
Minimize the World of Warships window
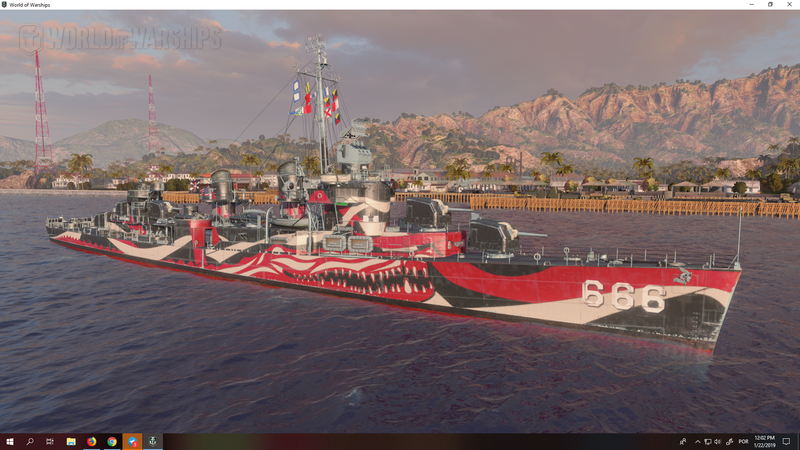pos(751,5)
